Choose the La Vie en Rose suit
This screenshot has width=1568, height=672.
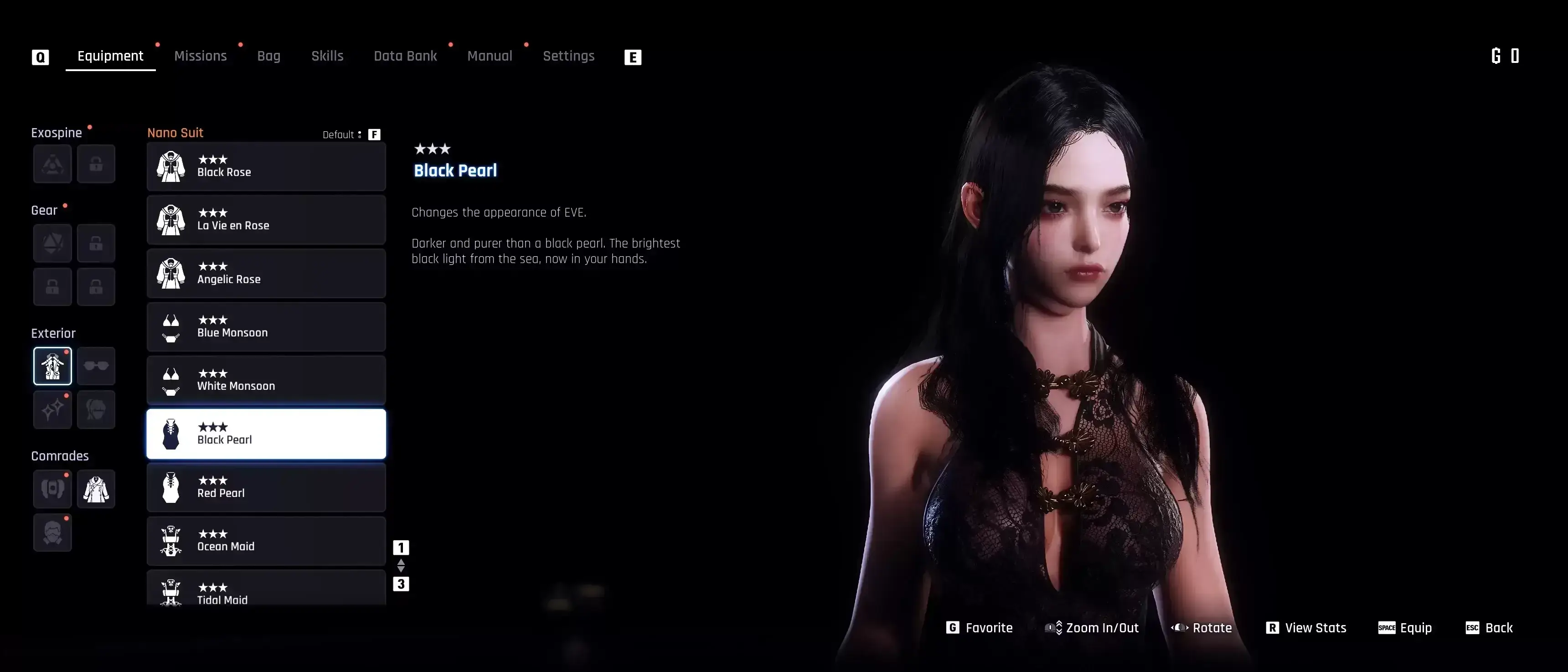(266, 220)
